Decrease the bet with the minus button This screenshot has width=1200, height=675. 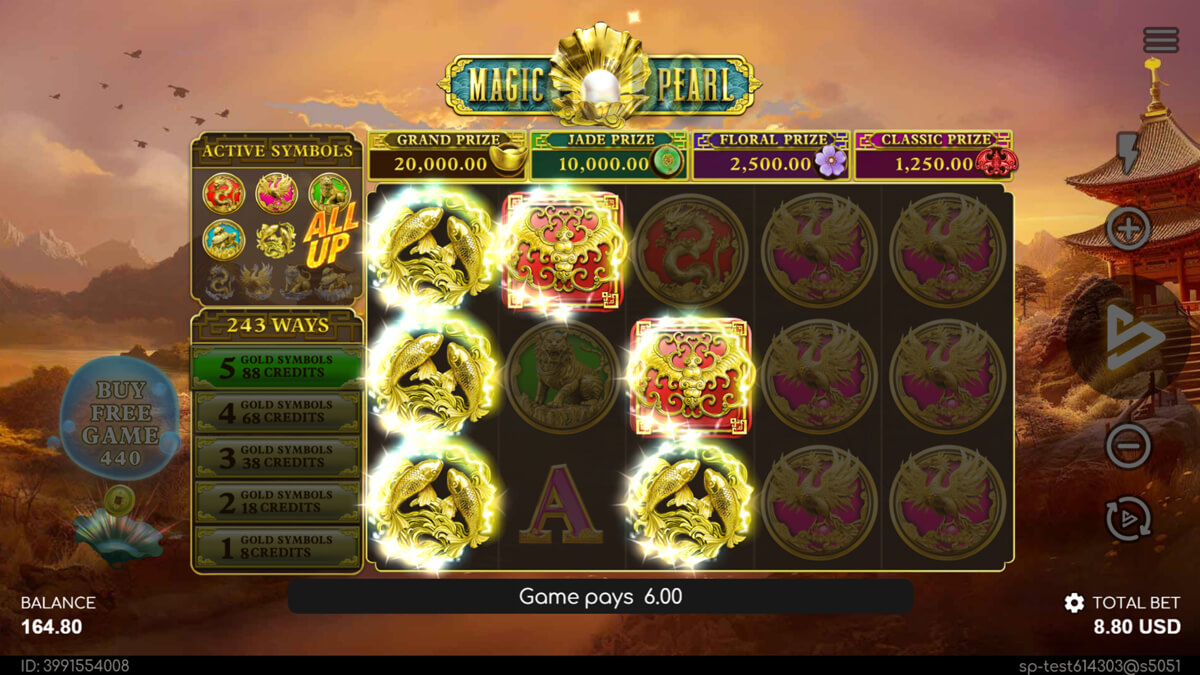(1128, 445)
